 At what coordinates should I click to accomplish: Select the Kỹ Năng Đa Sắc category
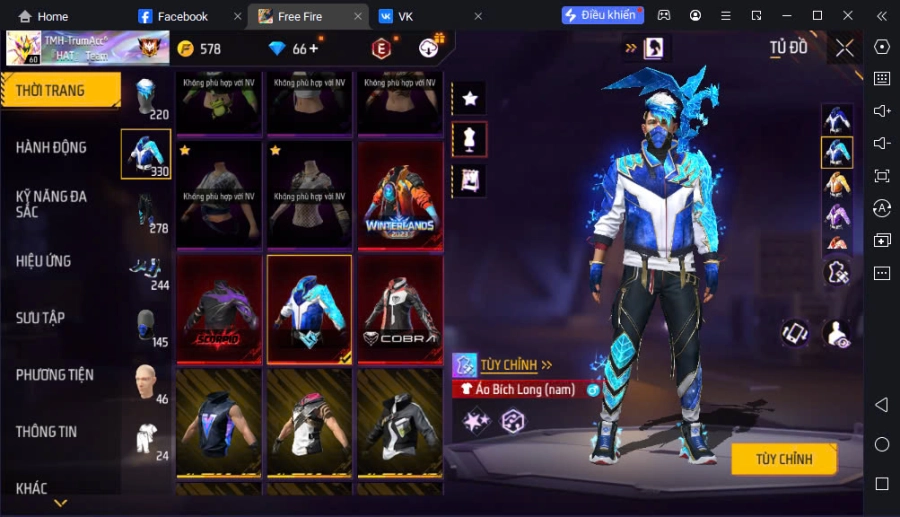52,204
